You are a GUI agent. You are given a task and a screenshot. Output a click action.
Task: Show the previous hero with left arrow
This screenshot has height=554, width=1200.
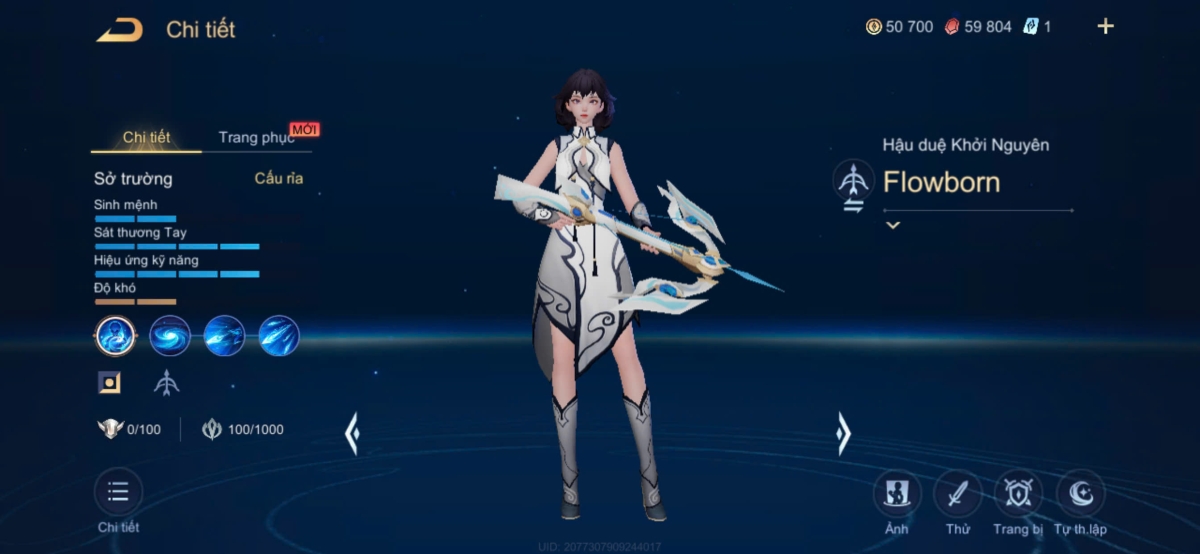tap(351, 434)
